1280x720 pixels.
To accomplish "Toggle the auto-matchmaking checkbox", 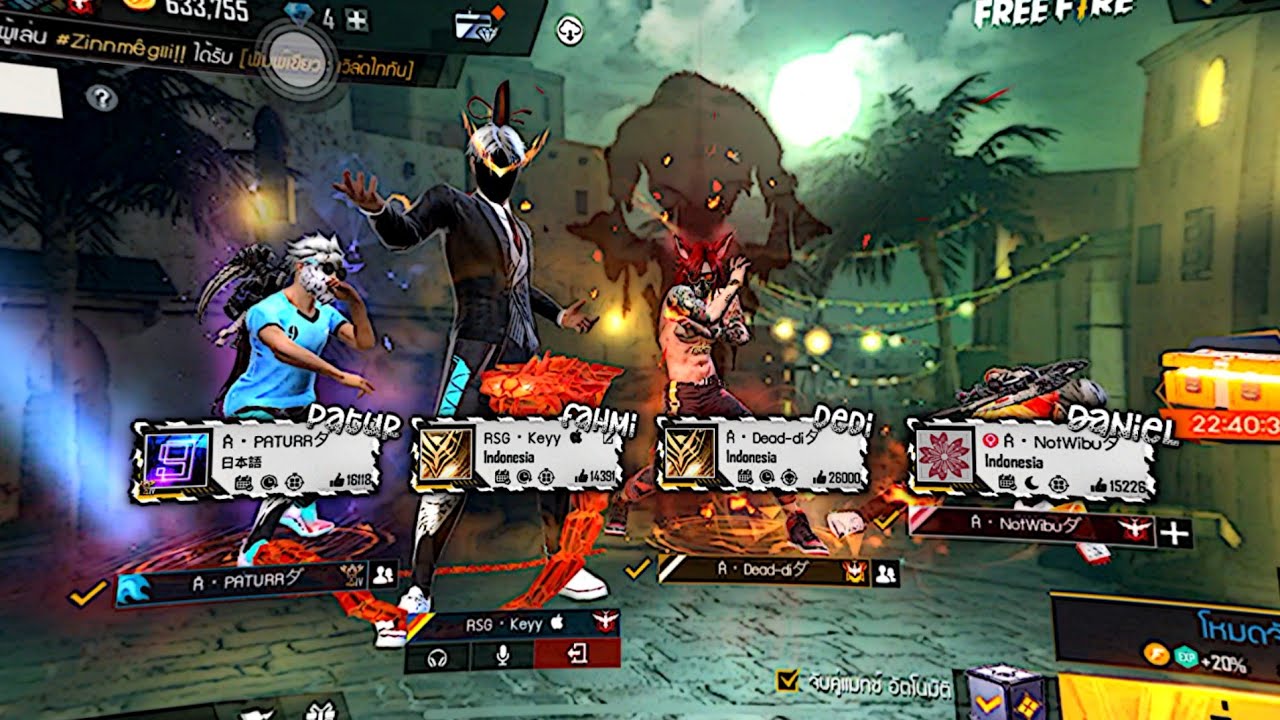I will tap(788, 681).
